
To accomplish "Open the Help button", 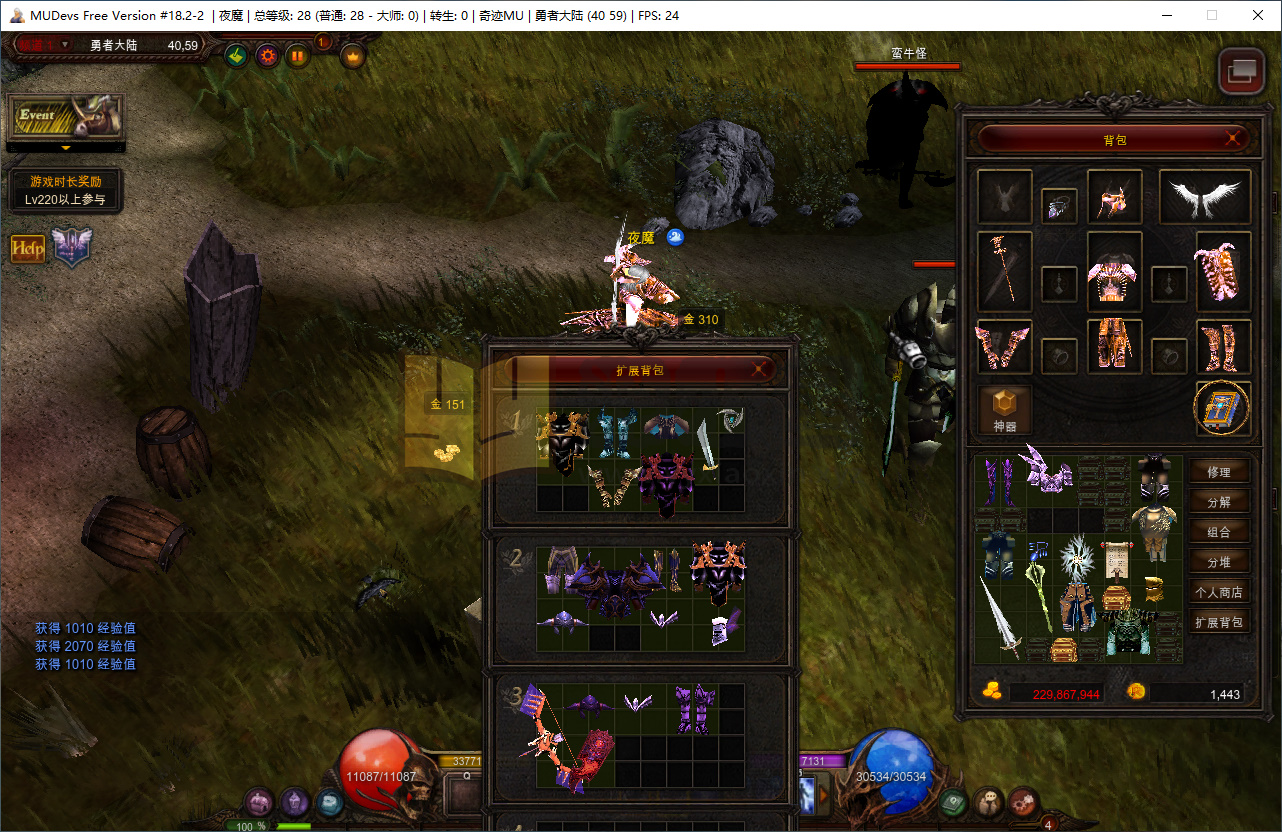I will click(x=27, y=248).
